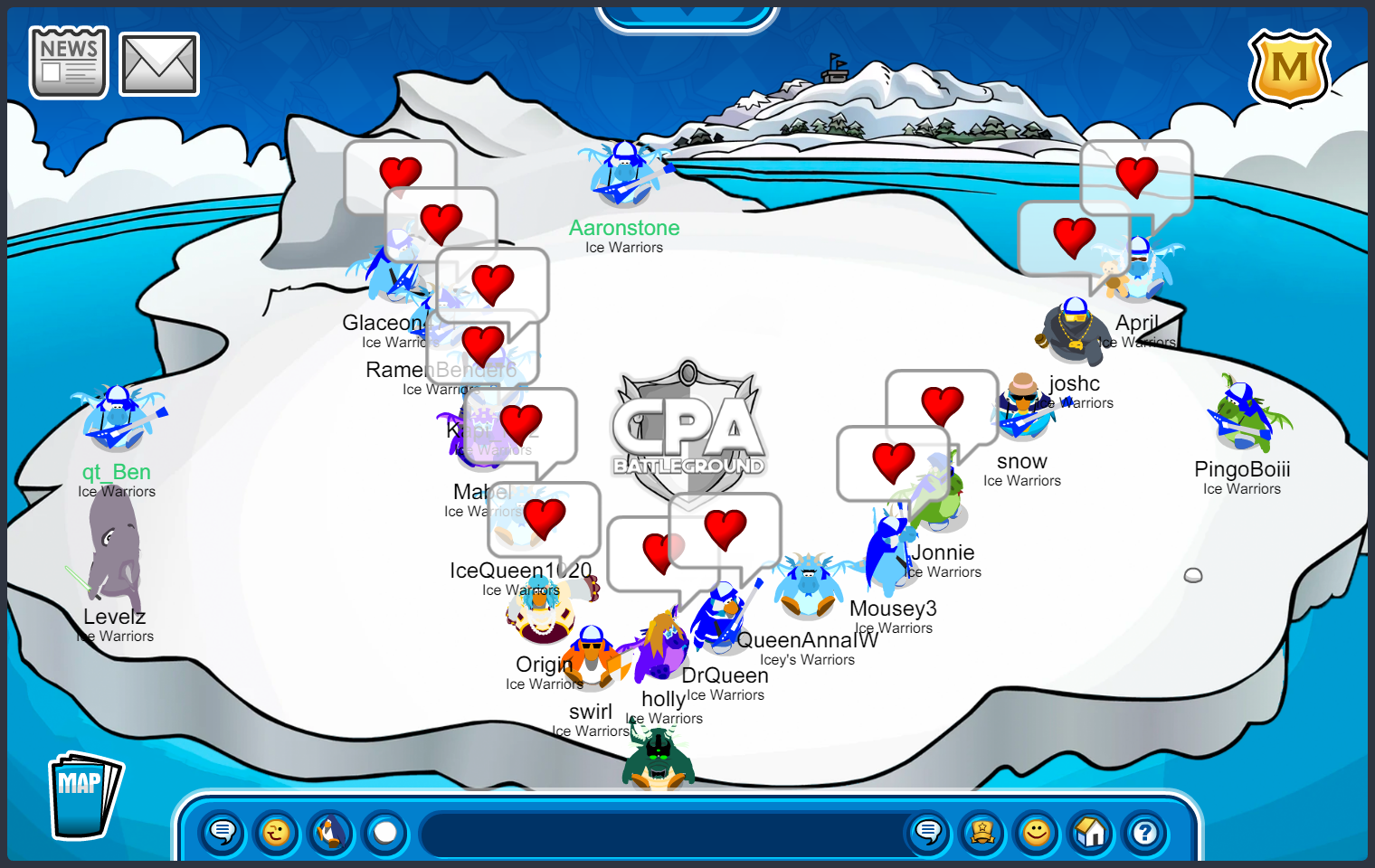
Task: Open the safe chat messages menu
Action: (223, 832)
